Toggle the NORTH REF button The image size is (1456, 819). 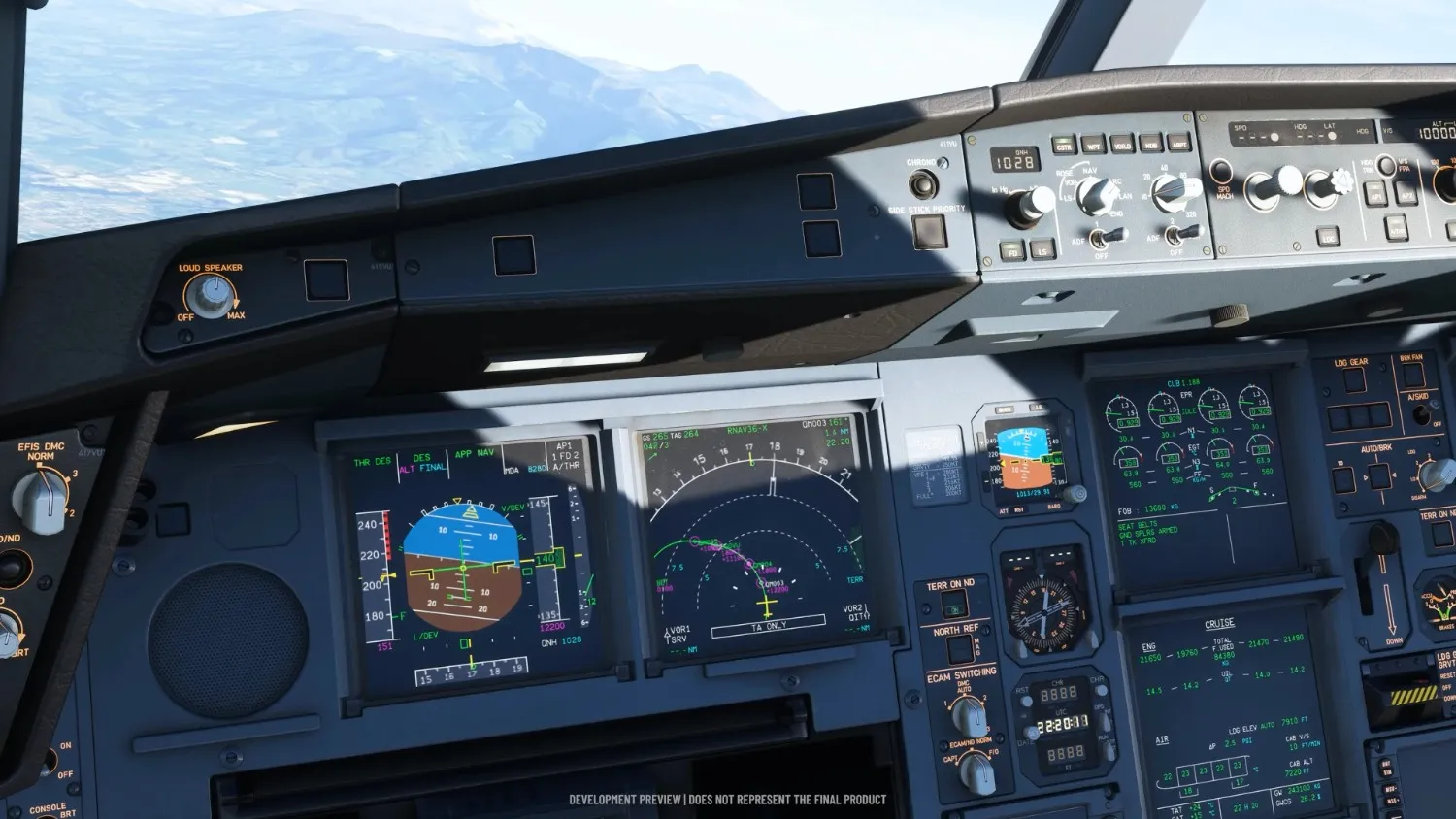[x=959, y=649]
